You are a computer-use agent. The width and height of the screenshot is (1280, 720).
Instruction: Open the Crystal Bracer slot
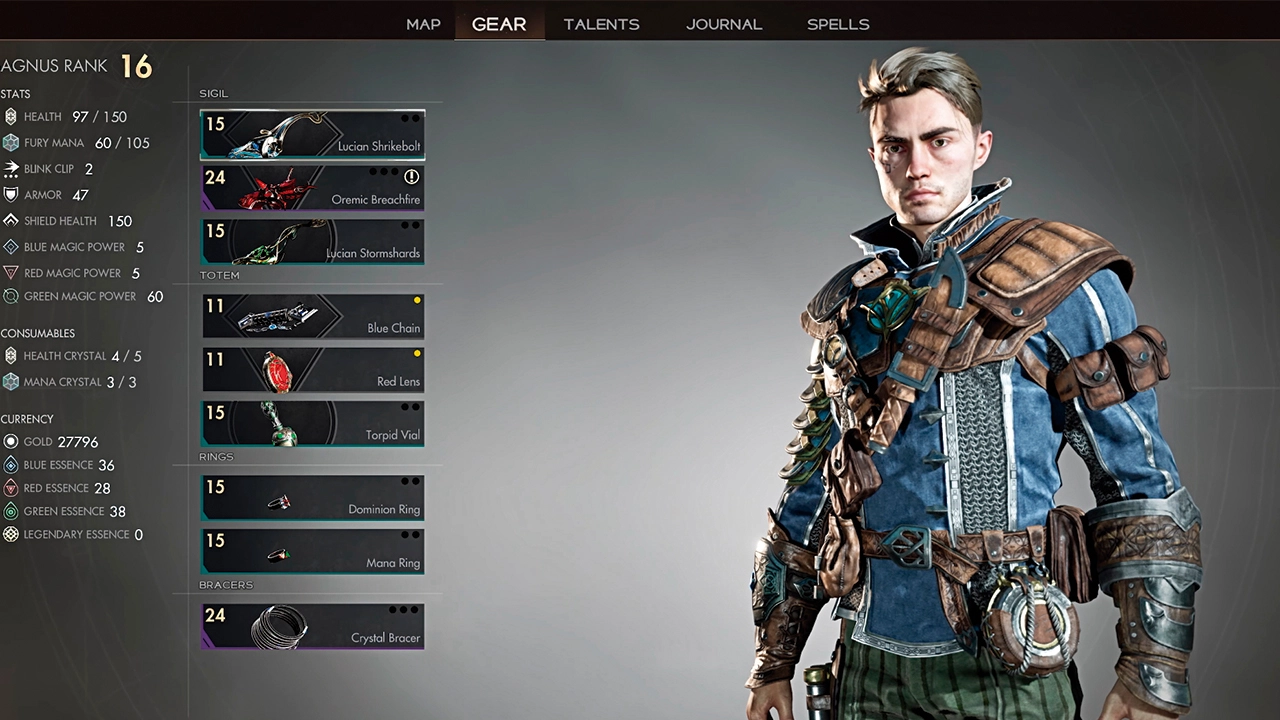click(x=312, y=626)
